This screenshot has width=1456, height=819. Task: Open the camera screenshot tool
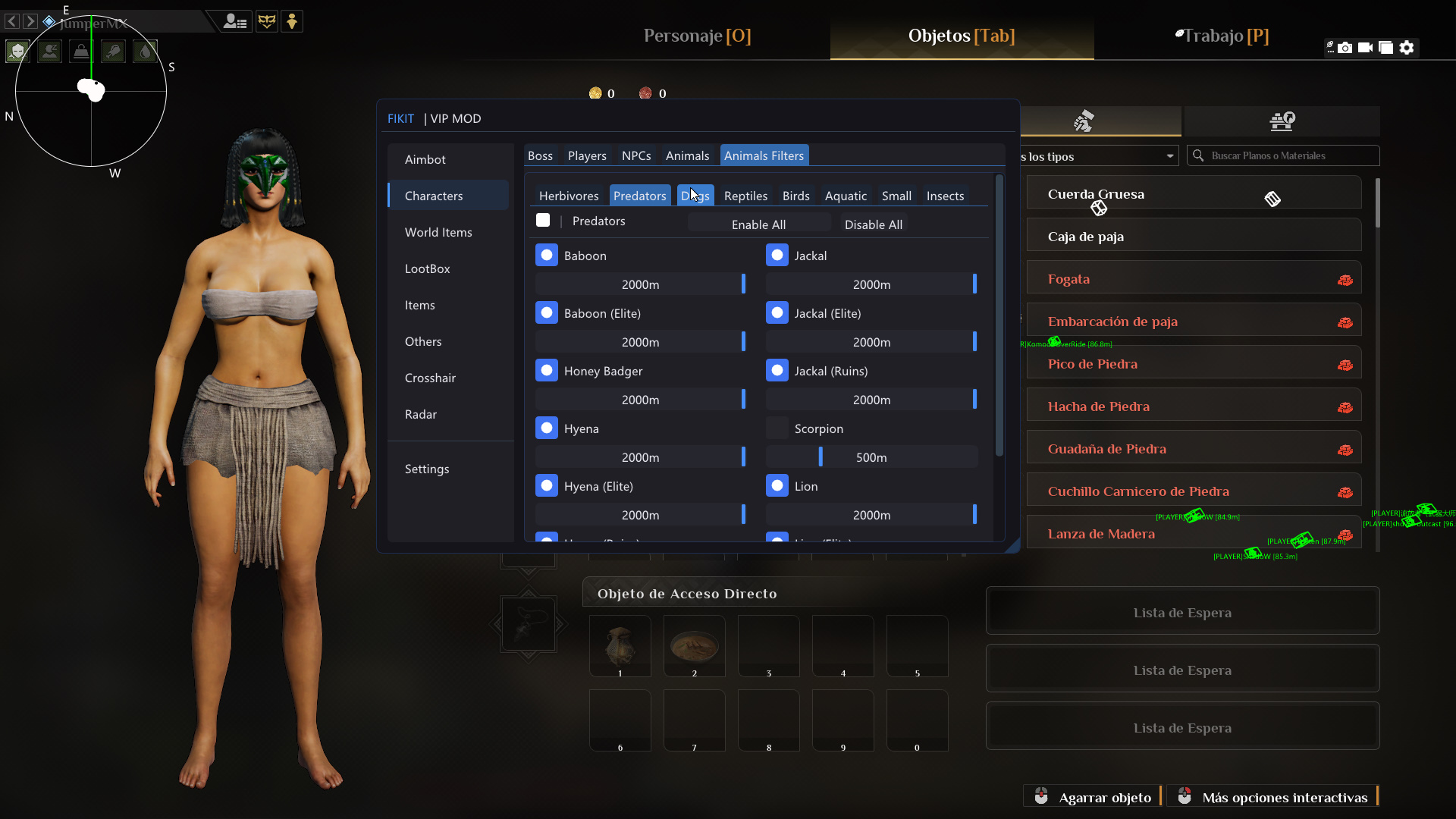(1345, 47)
